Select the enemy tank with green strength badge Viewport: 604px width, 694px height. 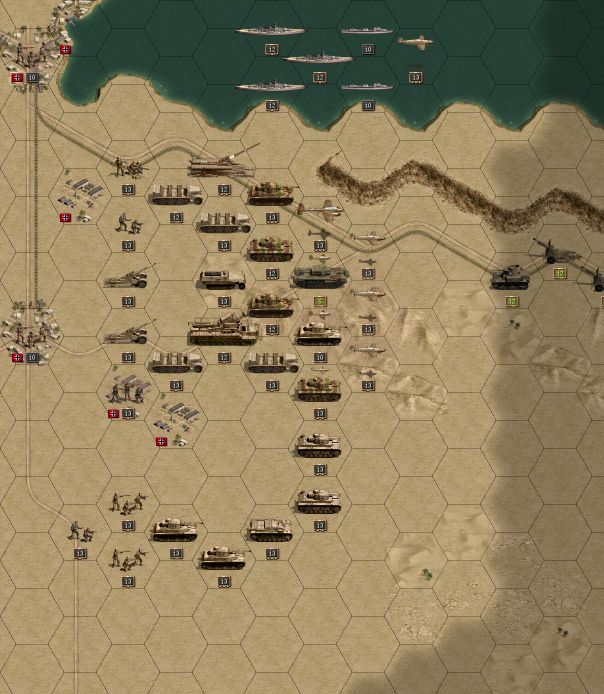pyautogui.click(x=510, y=277)
